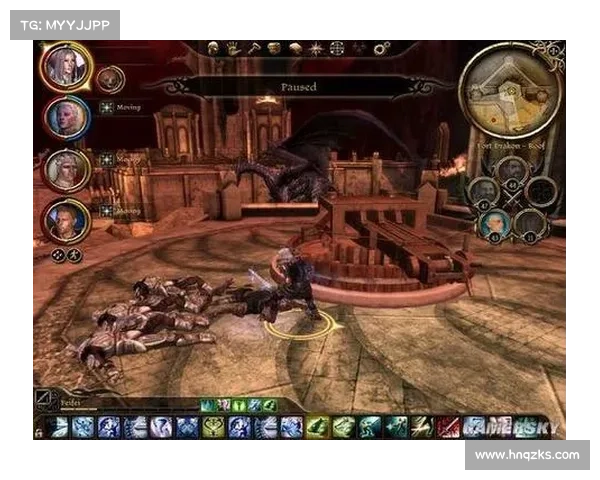Activate the first quickbar ability

58,427
